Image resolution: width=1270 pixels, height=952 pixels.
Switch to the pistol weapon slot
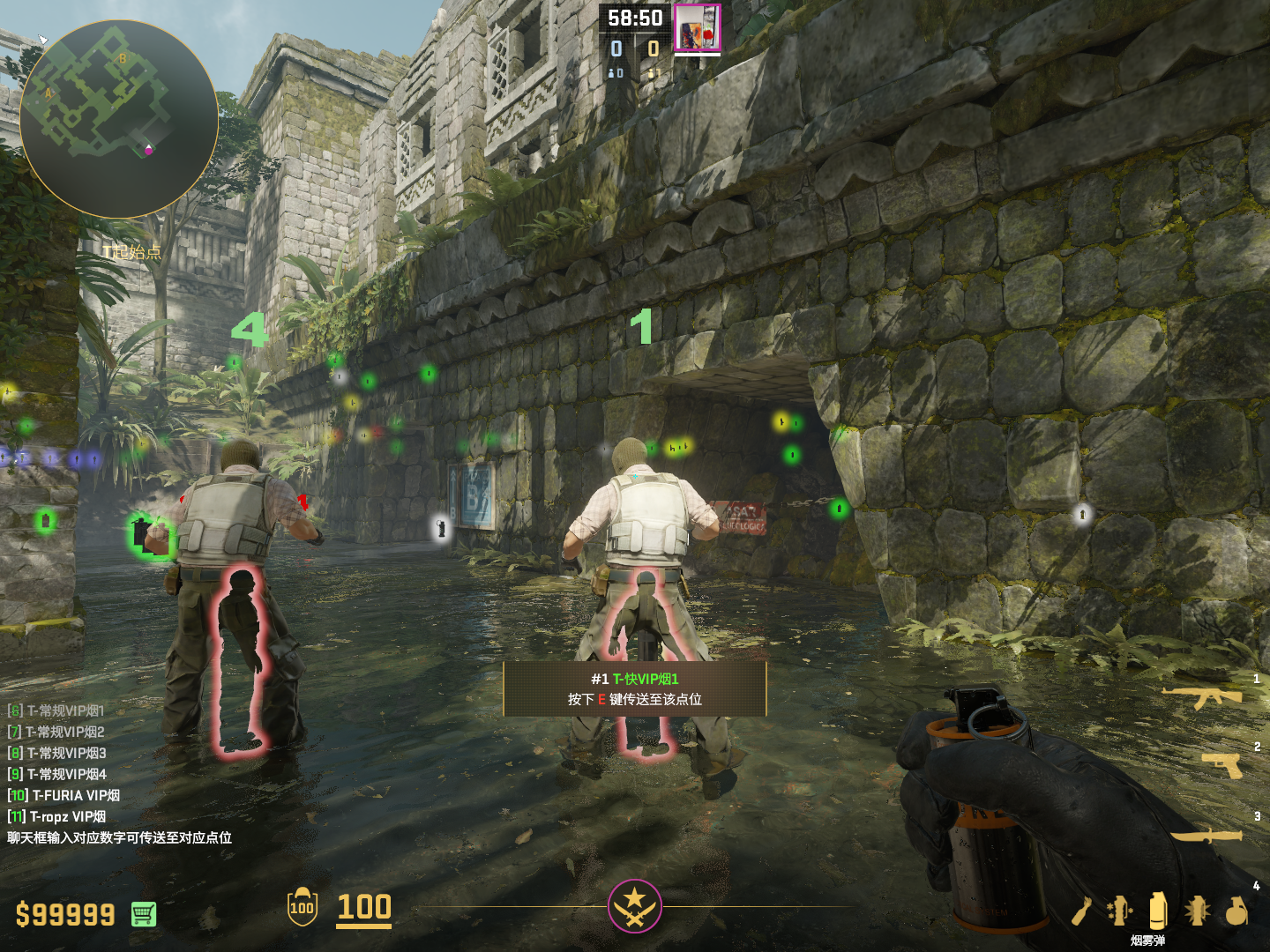(x=1223, y=764)
